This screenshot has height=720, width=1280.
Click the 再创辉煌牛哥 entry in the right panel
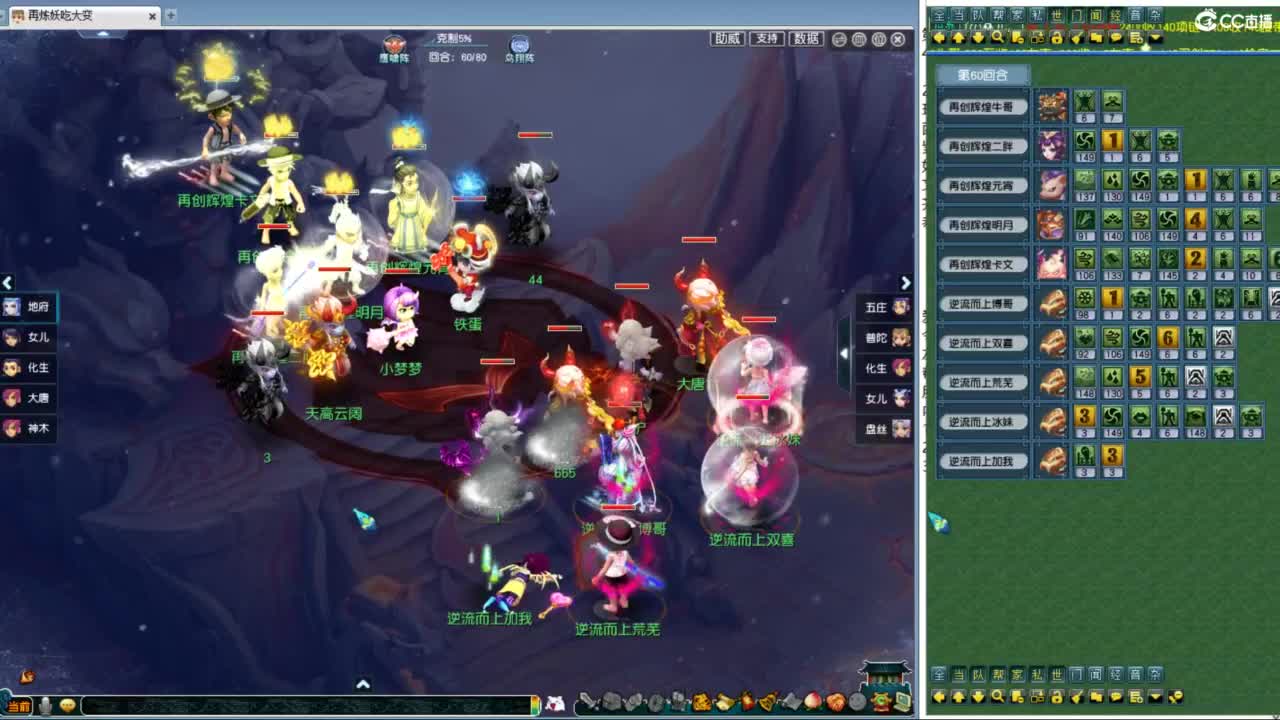coord(981,107)
